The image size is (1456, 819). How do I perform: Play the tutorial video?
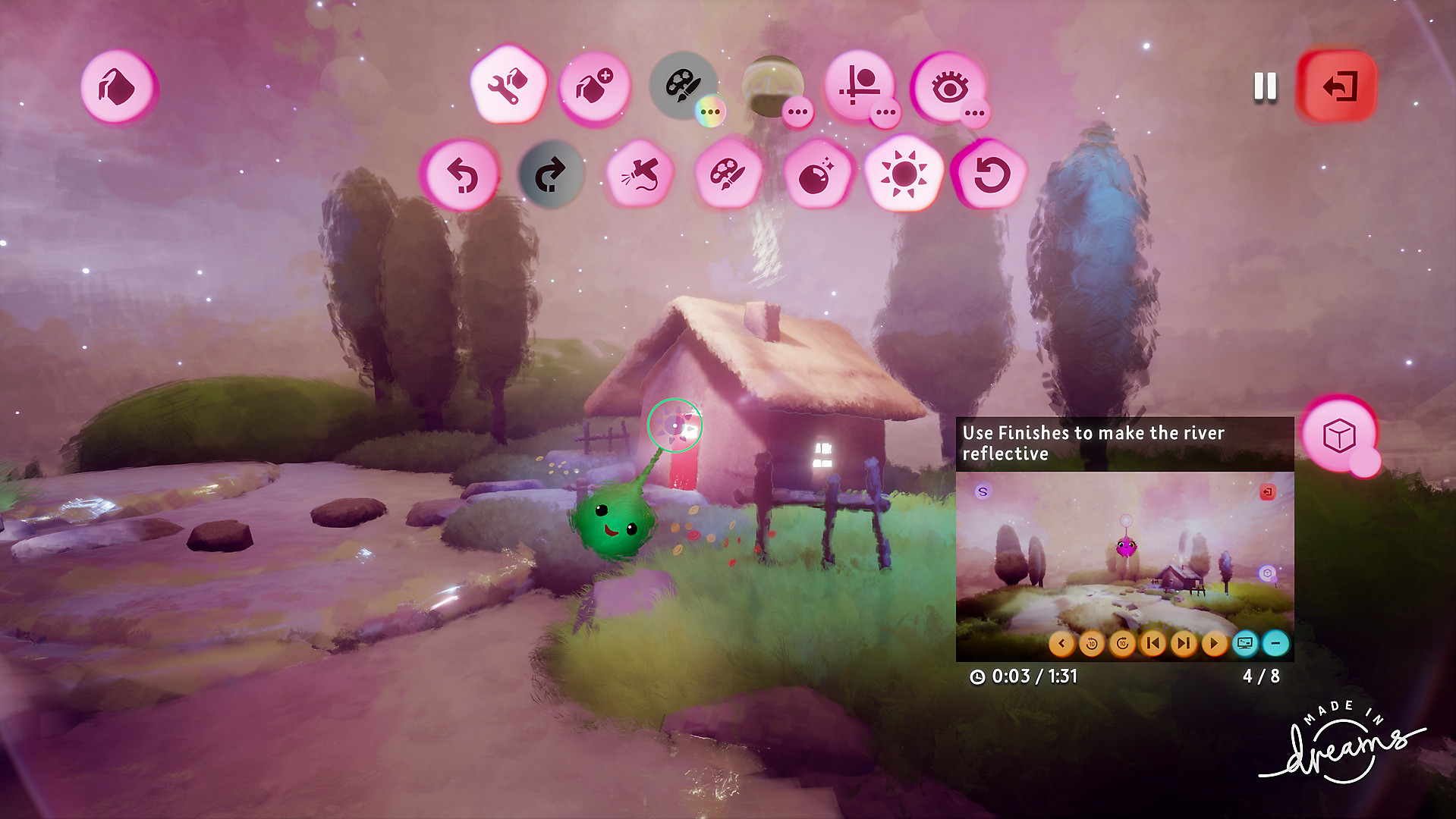[1214, 643]
